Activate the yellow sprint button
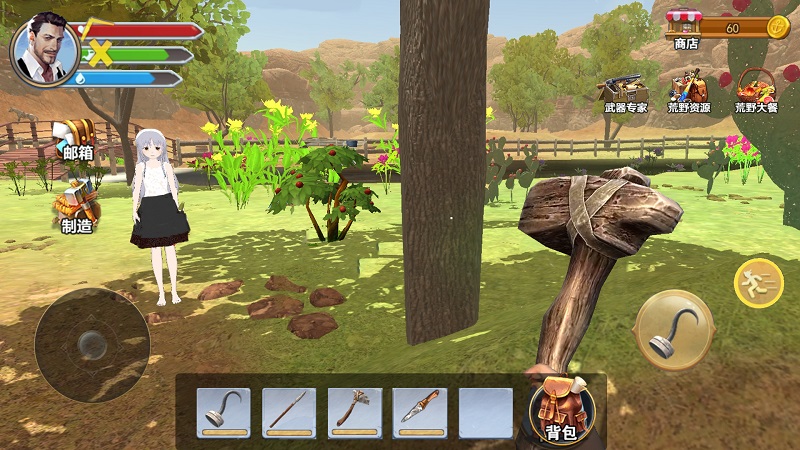 (x=759, y=283)
